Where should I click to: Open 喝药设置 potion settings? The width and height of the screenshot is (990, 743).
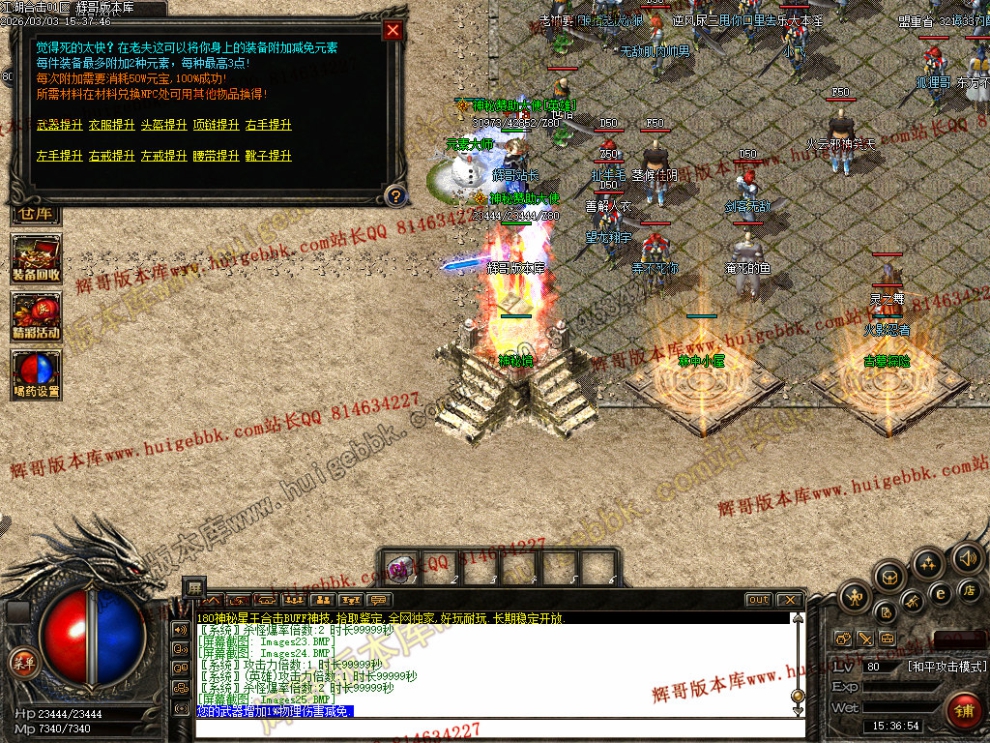(36, 374)
